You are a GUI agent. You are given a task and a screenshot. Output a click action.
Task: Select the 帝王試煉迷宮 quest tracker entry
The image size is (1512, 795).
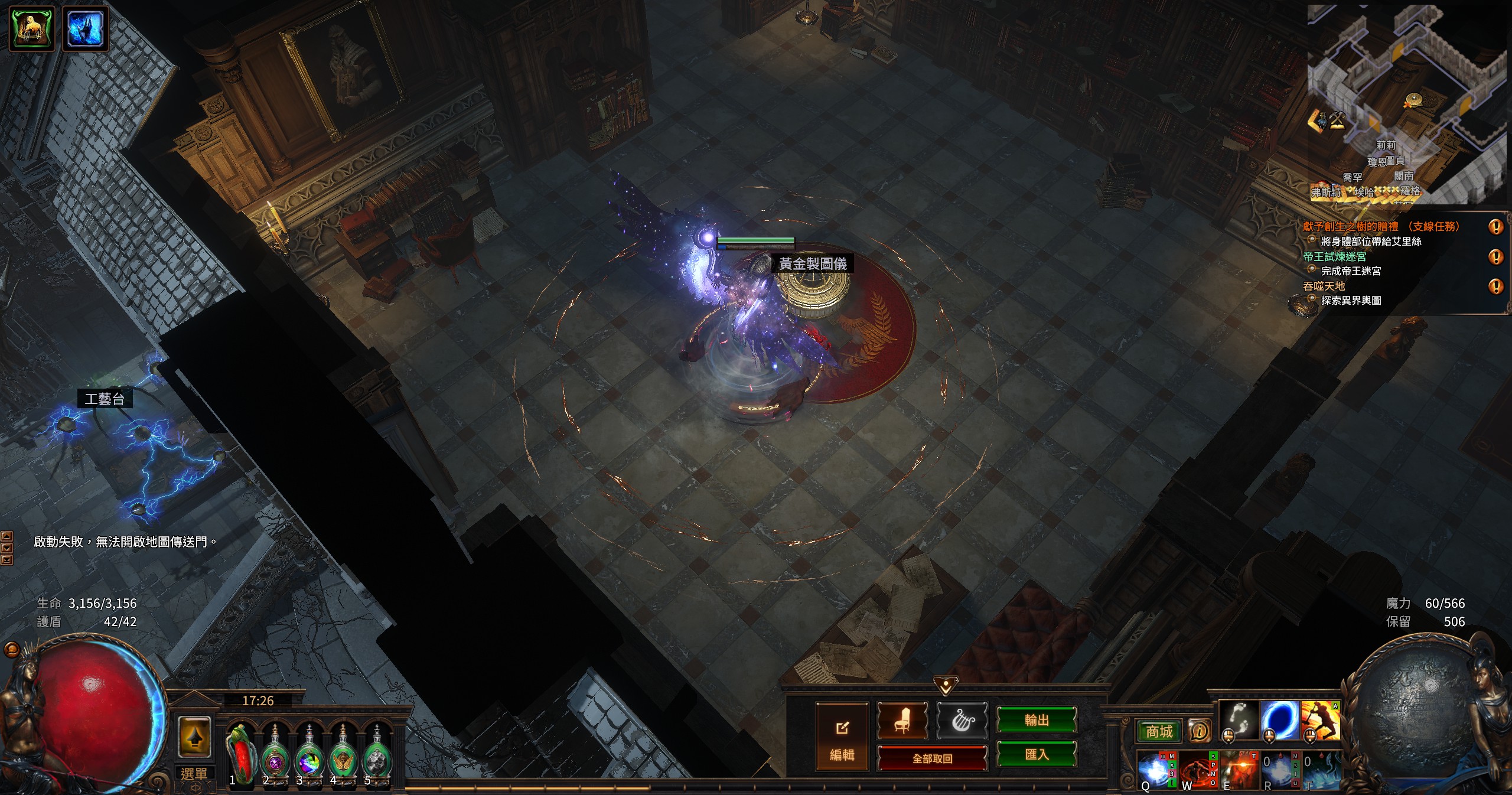coord(1335,256)
